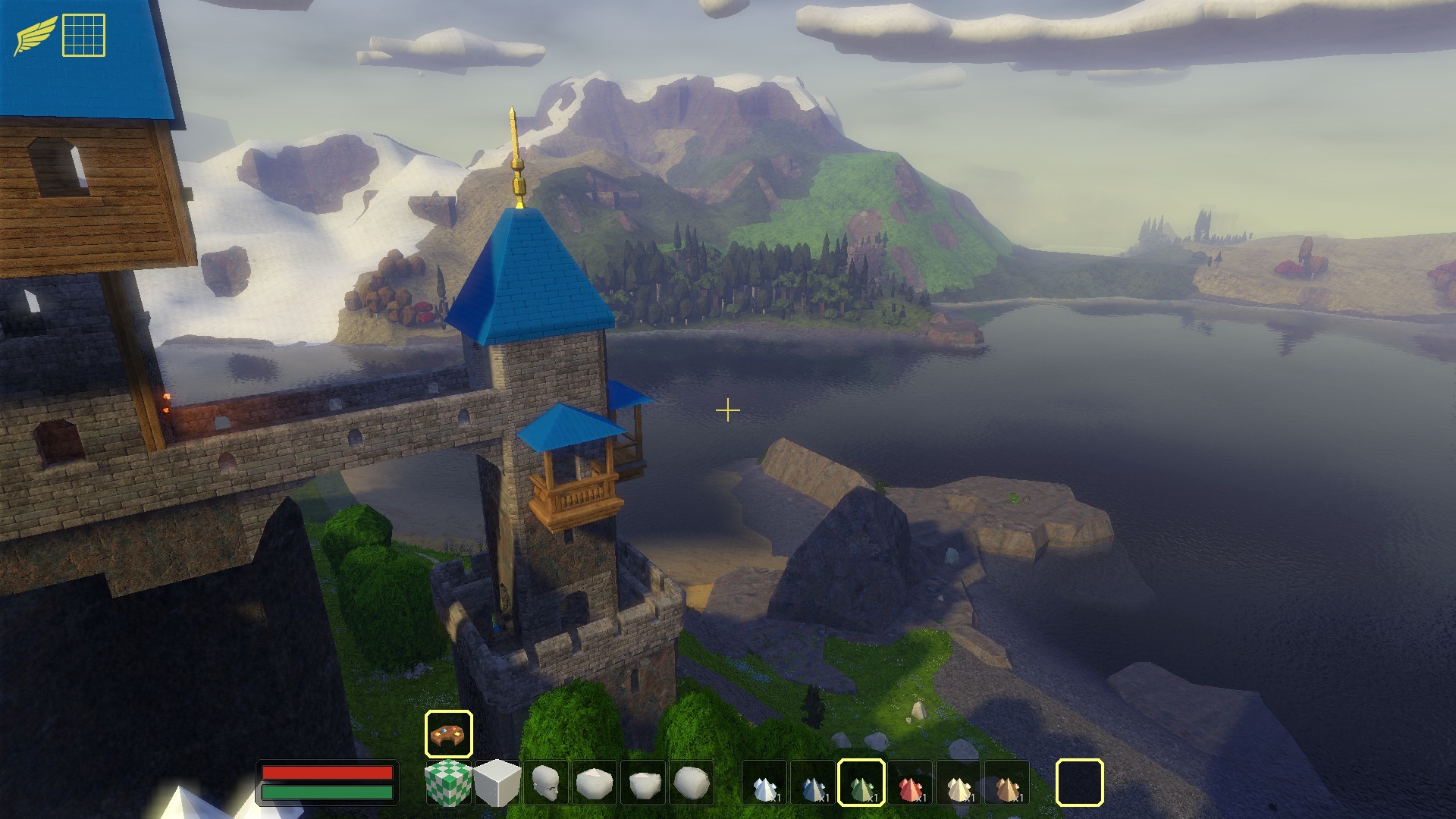Pick the white crystal cluster slot
The width and height of the screenshot is (1456, 819).
point(765,783)
